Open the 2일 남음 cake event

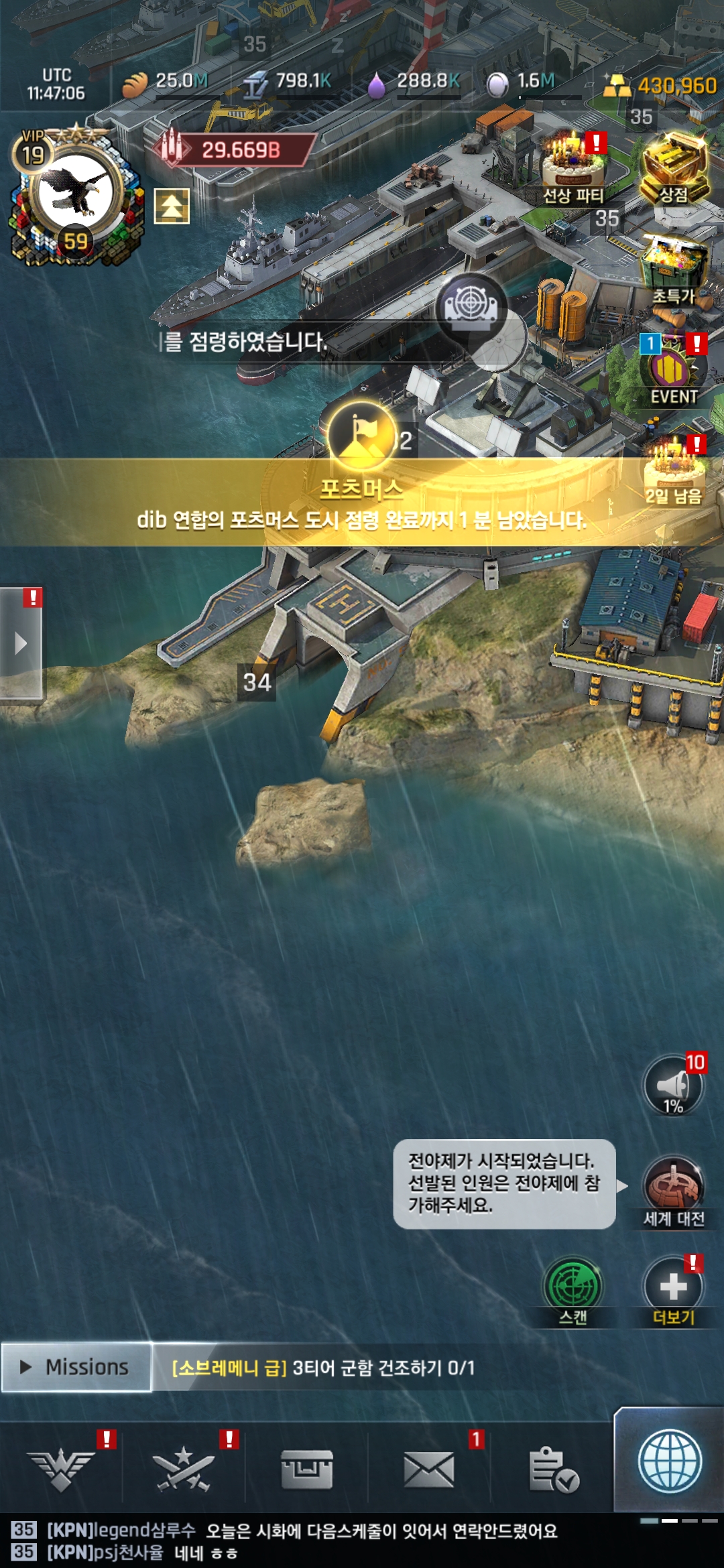[x=673, y=469]
